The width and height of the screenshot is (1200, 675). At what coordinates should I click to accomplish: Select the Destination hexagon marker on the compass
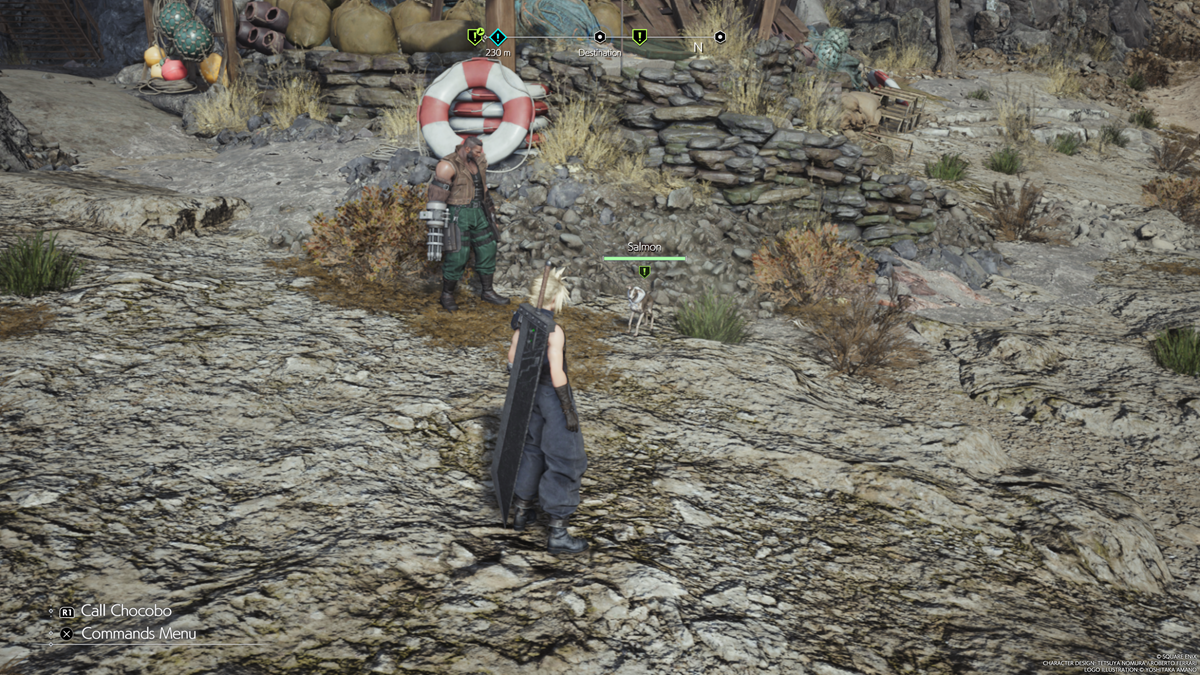pyautogui.click(x=600, y=37)
